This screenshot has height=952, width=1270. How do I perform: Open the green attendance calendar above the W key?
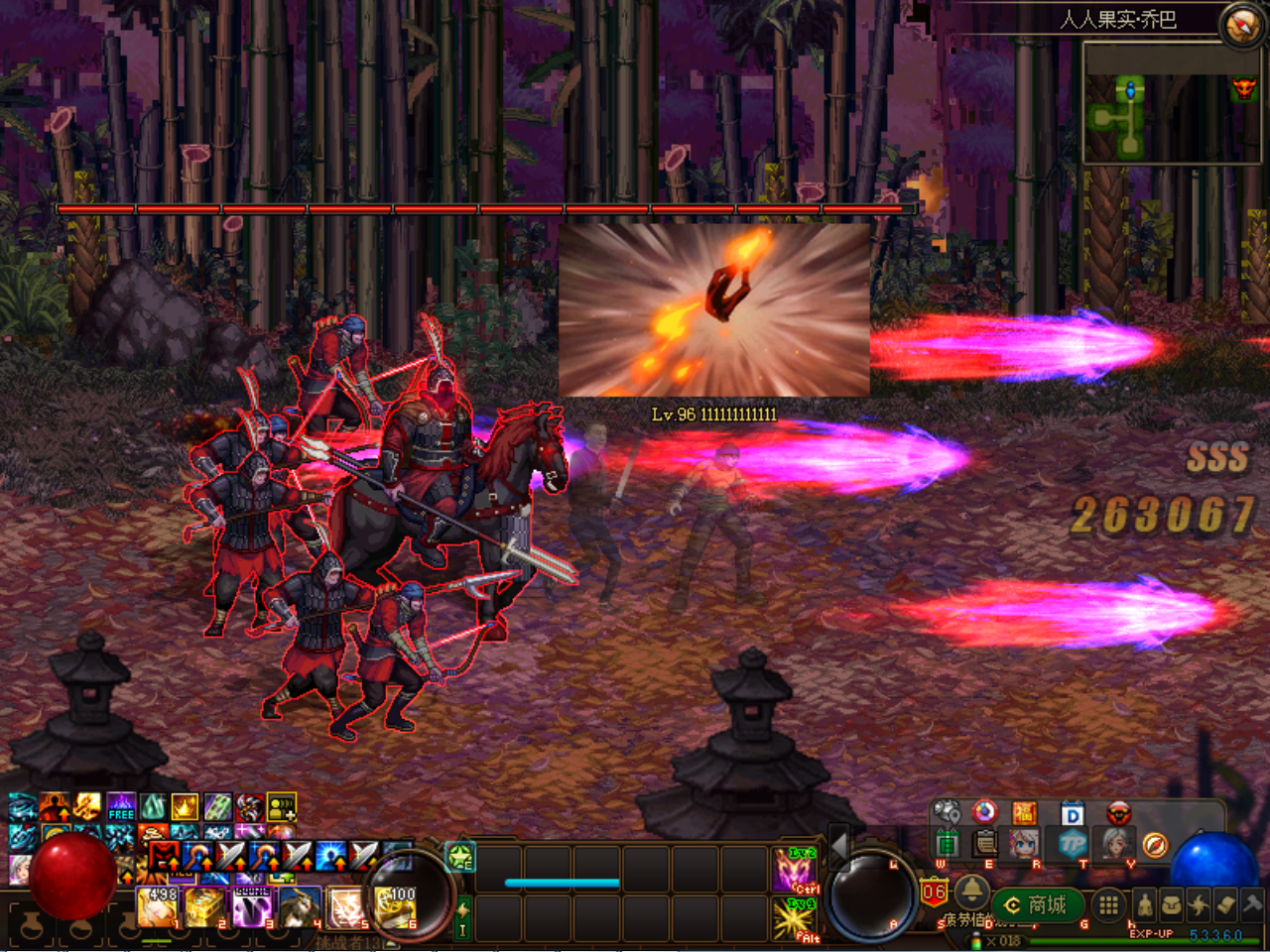pyautogui.click(x=948, y=845)
